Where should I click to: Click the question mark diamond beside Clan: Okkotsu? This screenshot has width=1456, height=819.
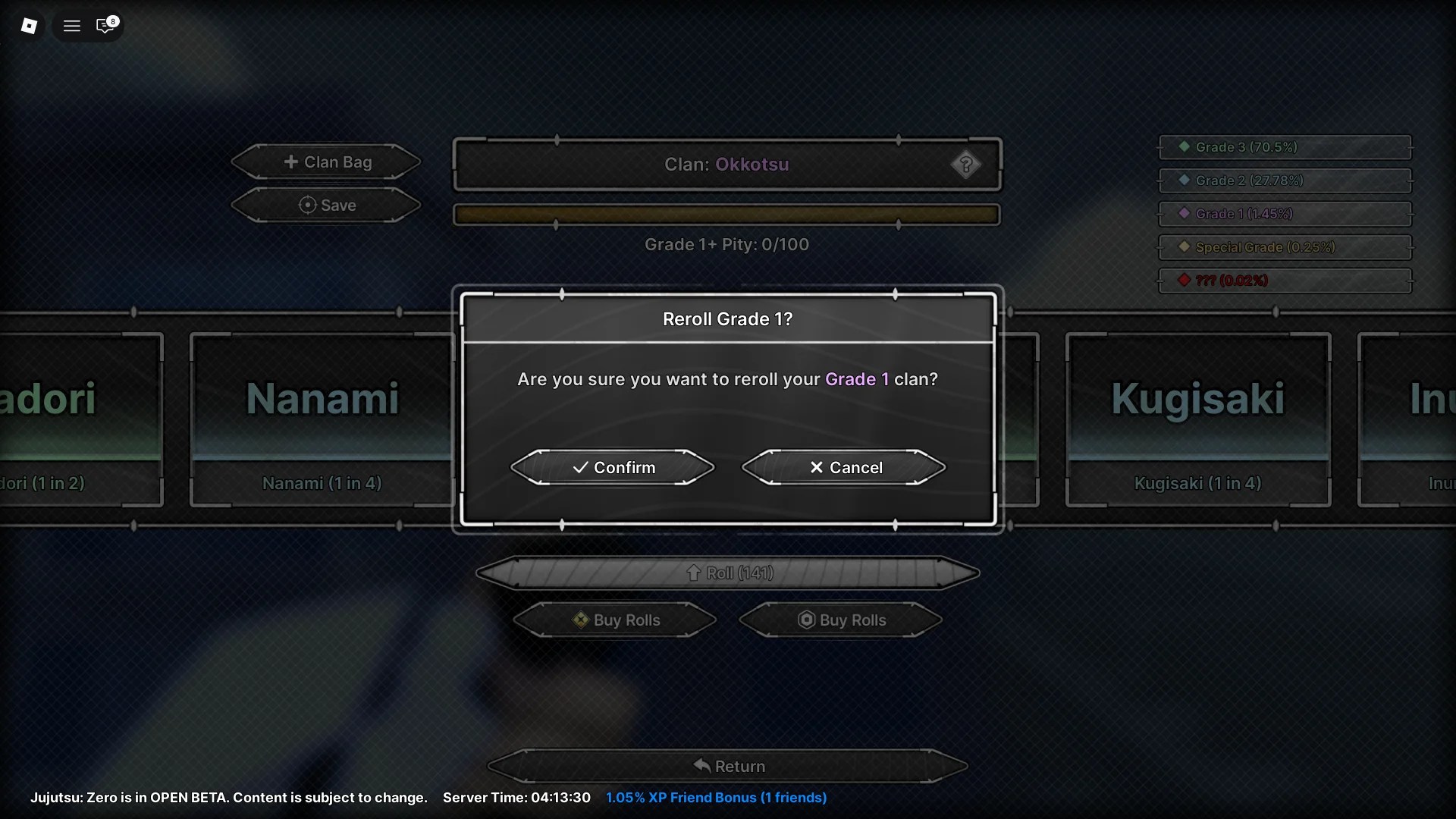(x=966, y=165)
